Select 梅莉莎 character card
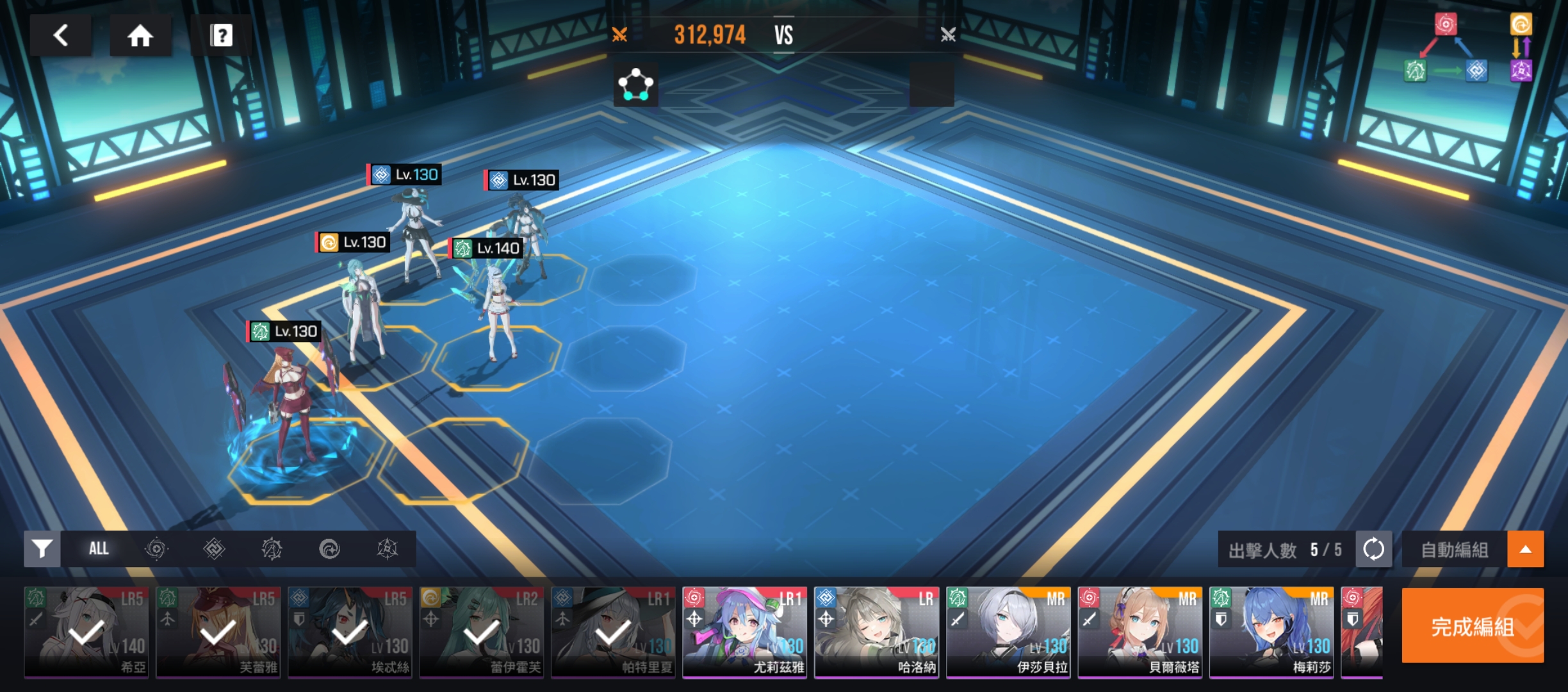 pyautogui.click(x=1271, y=632)
